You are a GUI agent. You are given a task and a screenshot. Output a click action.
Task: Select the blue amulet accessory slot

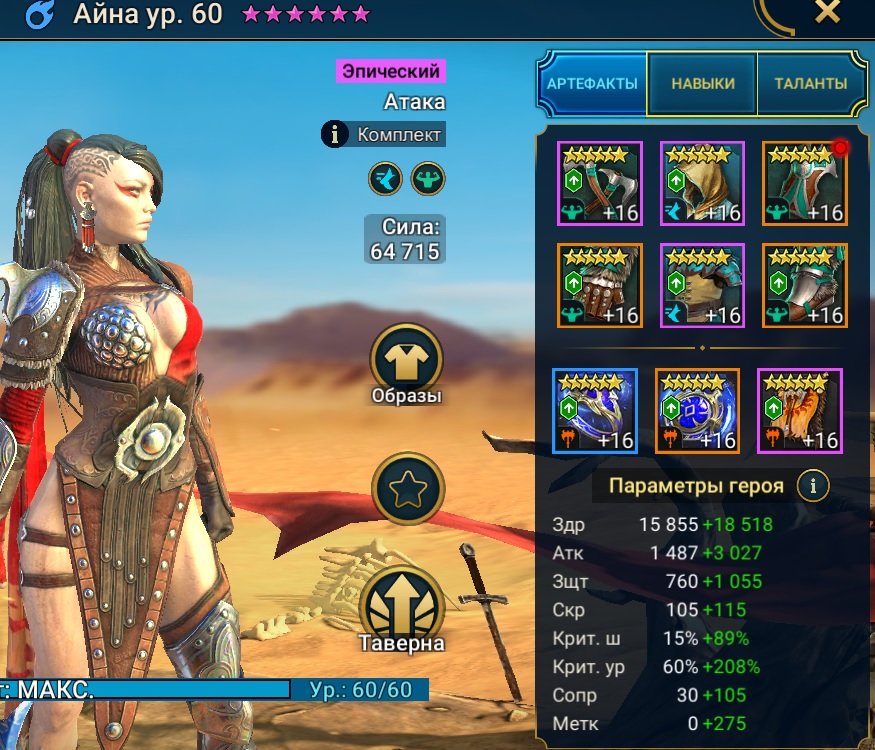pyautogui.click(x=698, y=411)
